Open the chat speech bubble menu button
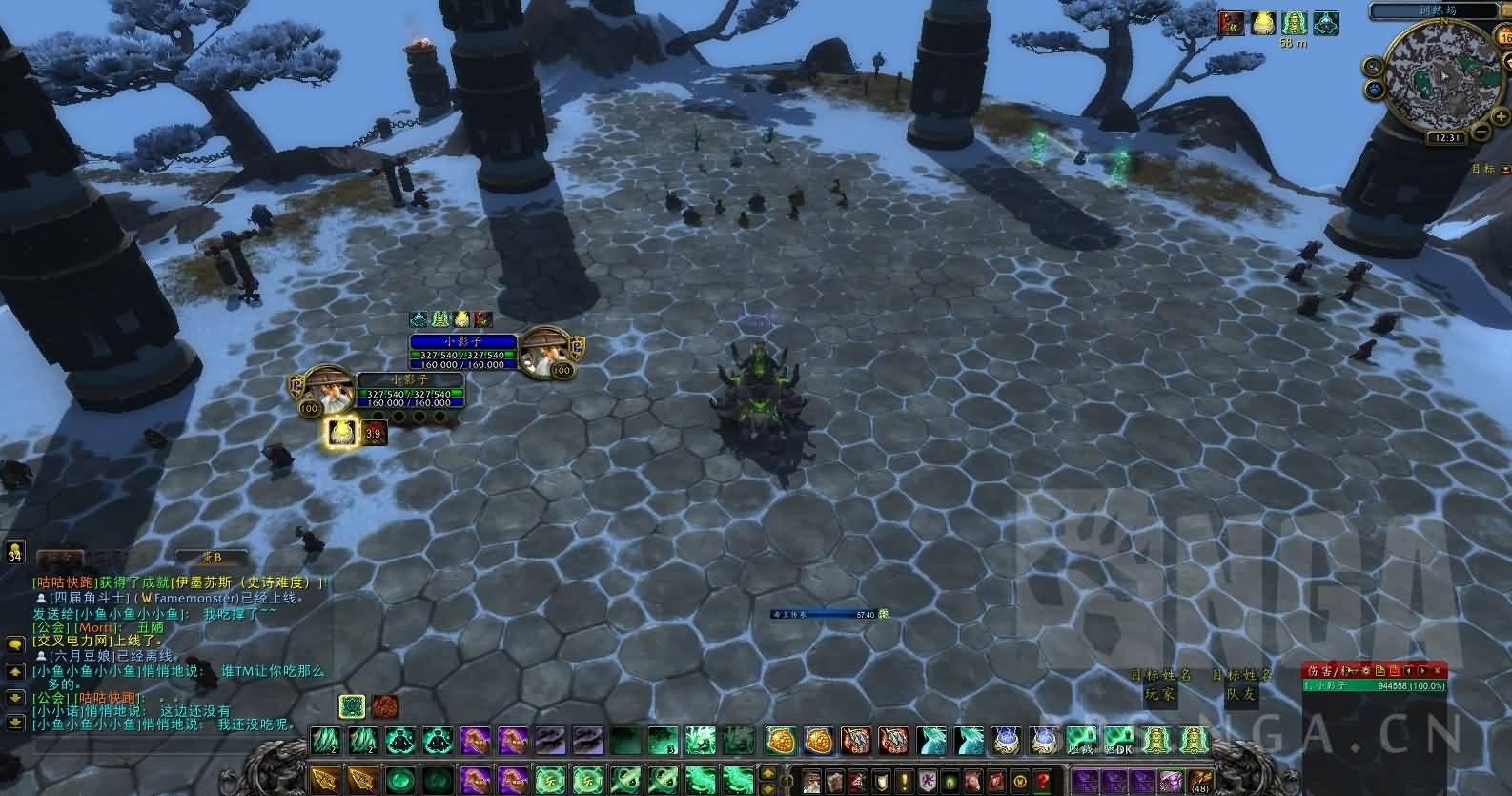The width and height of the screenshot is (1512, 796). (x=14, y=645)
